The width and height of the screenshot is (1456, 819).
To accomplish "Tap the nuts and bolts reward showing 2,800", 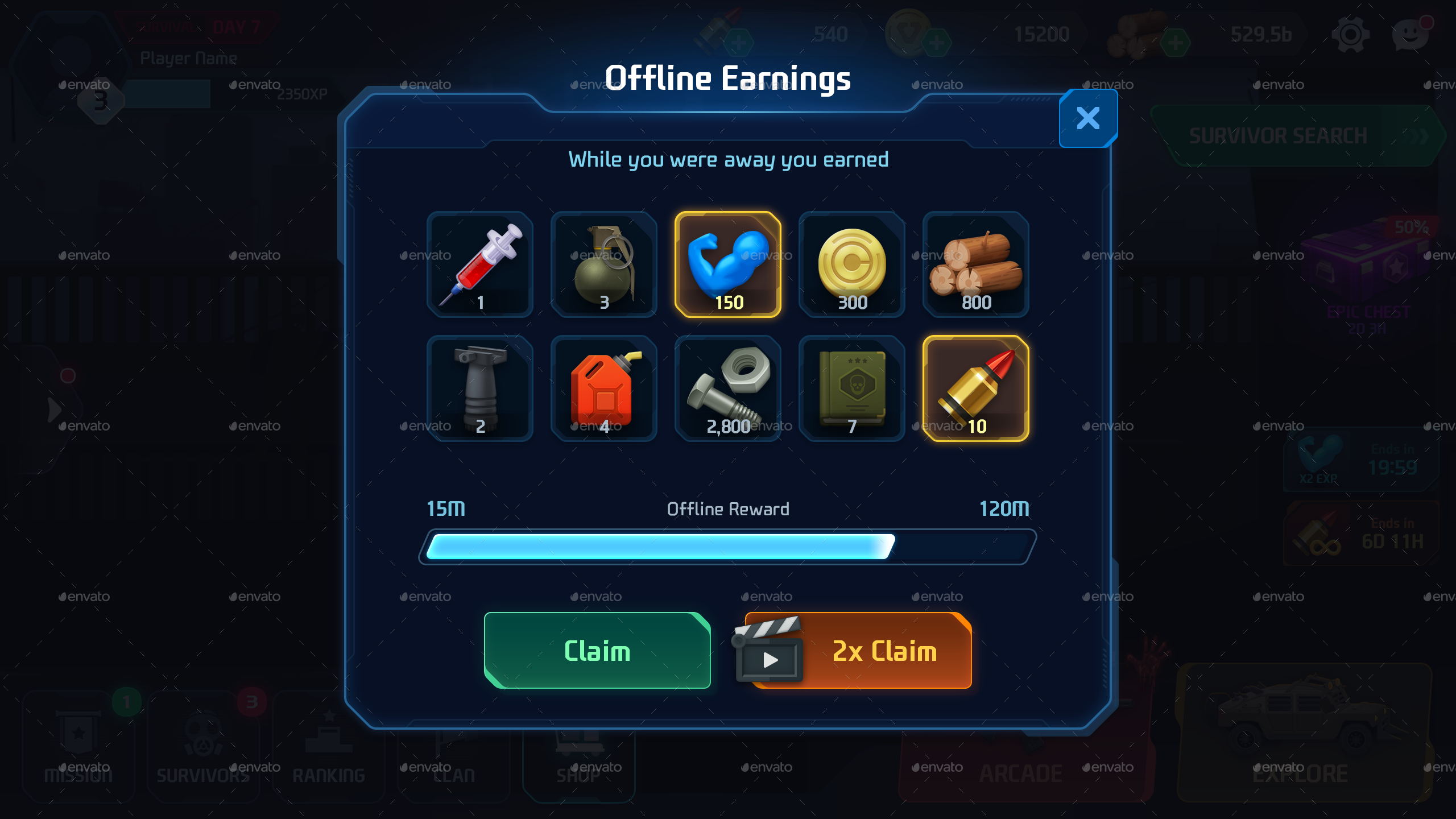I will [x=729, y=388].
